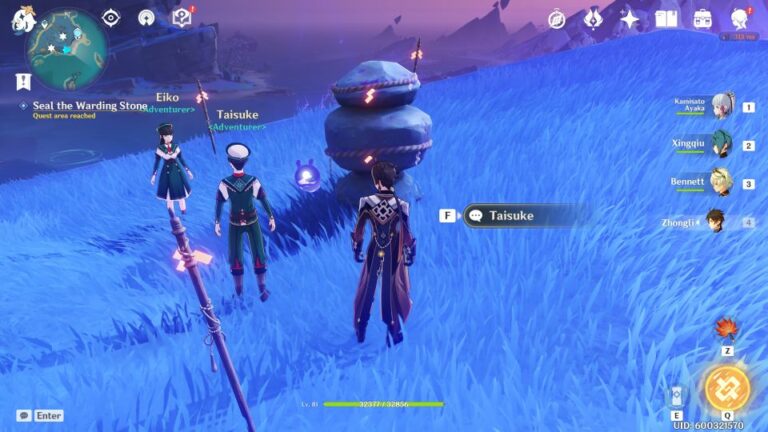Open the backpack inventory
Image resolution: width=768 pixels, height=432 pixels.
coord(703,19)
